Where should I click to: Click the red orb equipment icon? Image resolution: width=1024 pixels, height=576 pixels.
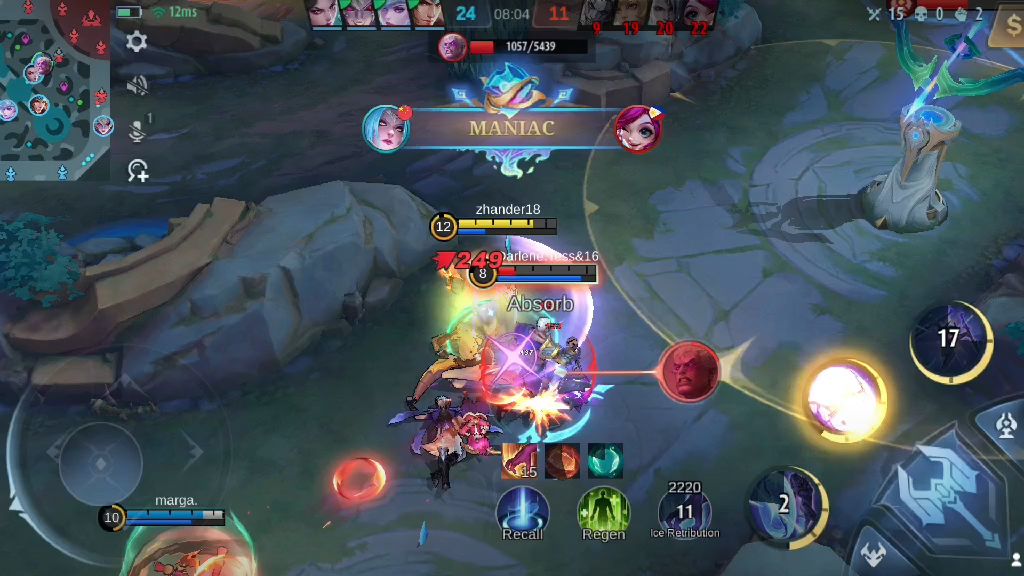tap(562, 461)
